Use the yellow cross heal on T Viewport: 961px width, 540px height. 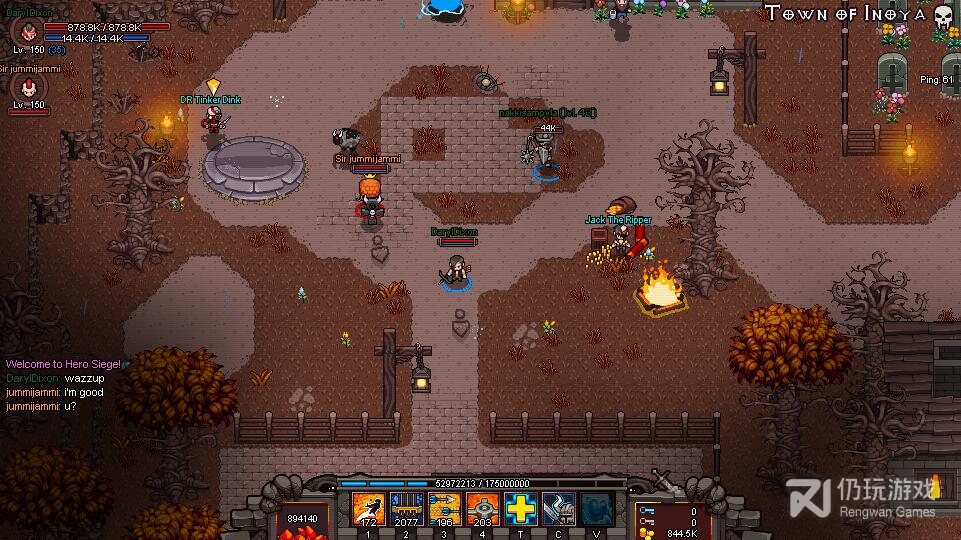(520, 509)
